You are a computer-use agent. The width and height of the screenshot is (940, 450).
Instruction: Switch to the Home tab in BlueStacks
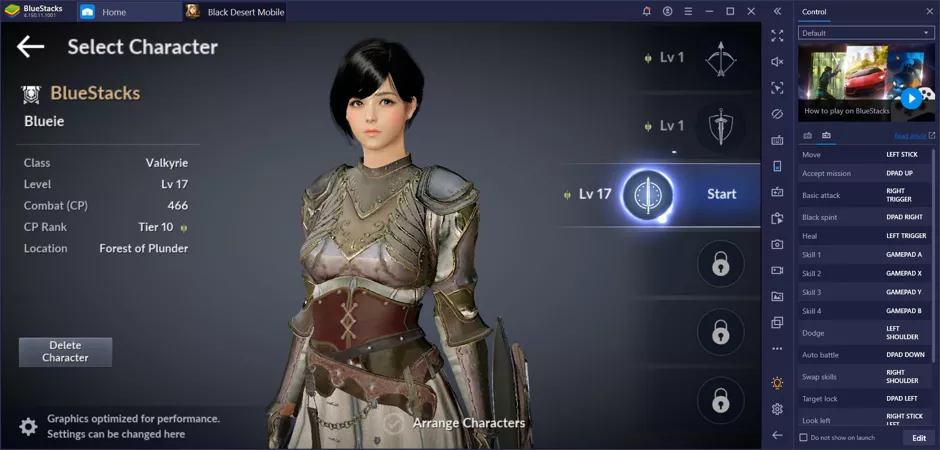113,12
